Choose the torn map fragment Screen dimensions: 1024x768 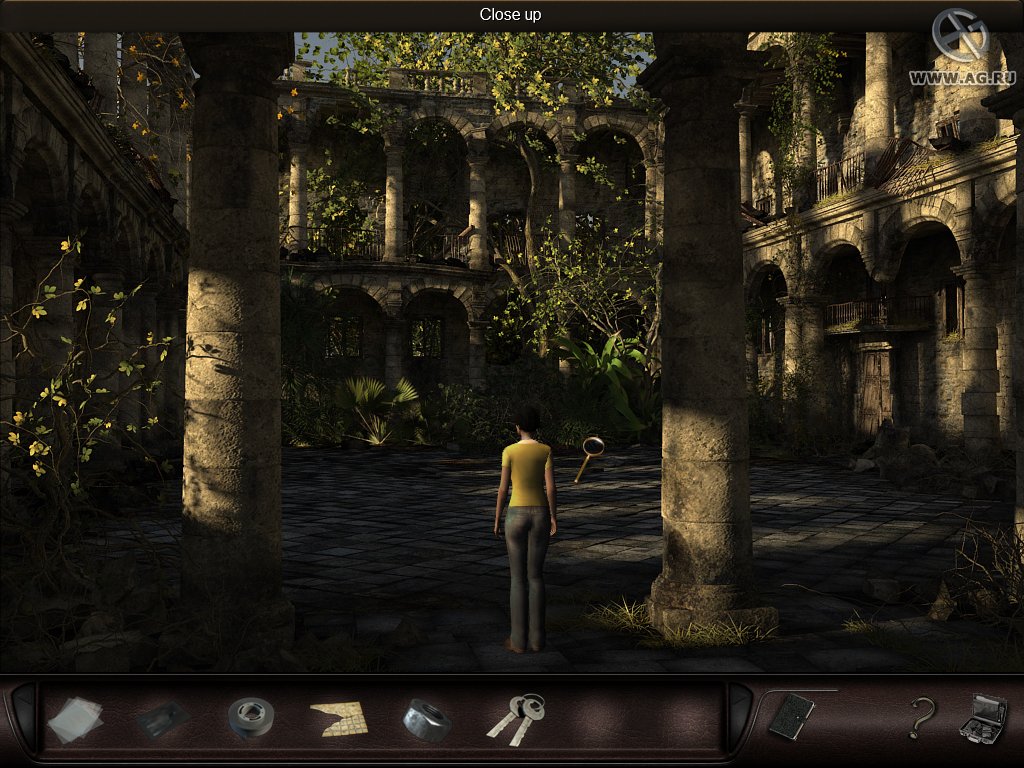(x=338, y=718)
